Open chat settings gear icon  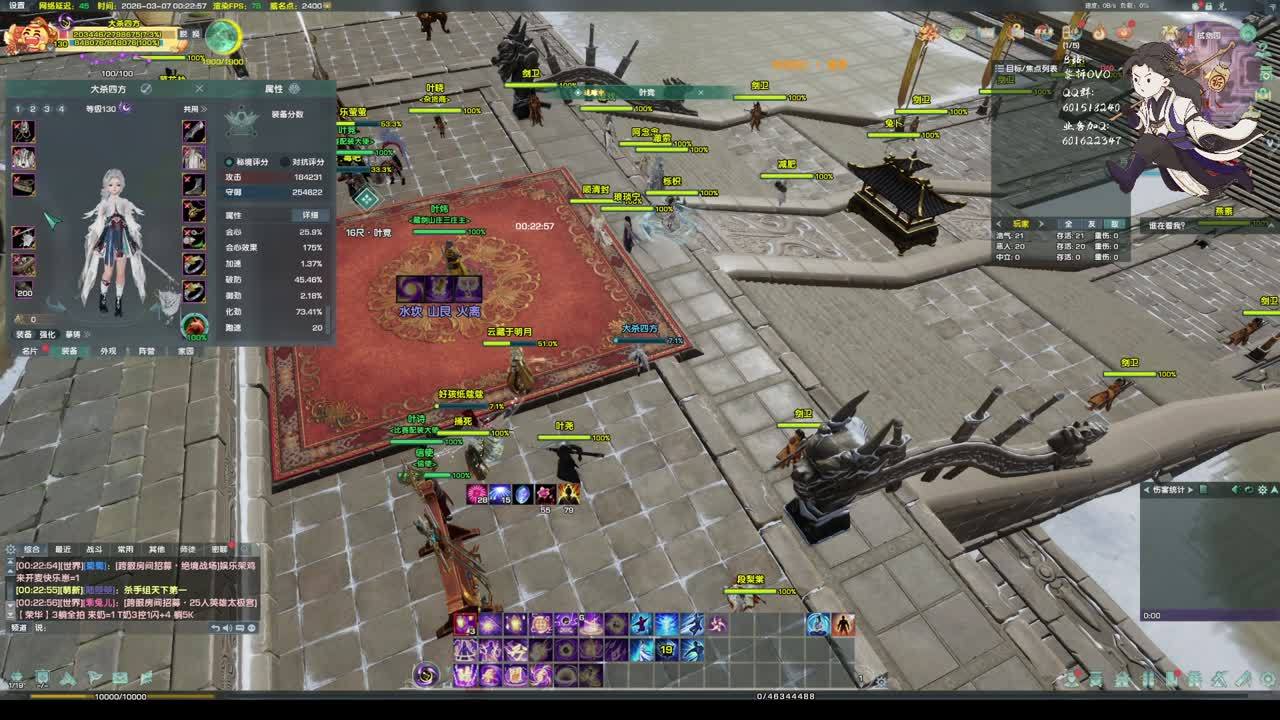click(x=11, y=549)
